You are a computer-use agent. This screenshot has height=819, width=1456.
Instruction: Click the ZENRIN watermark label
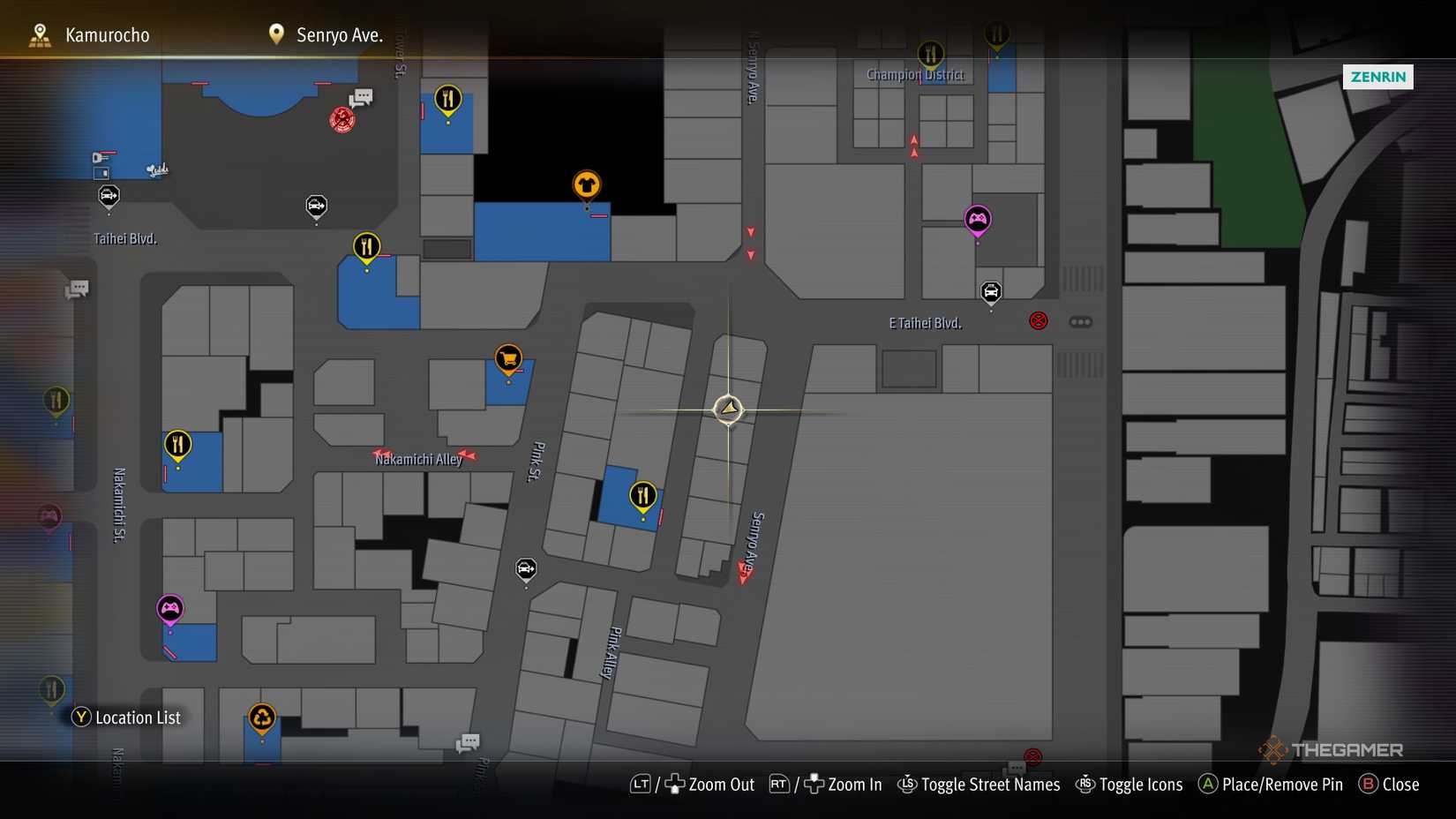tap(1378, 77)
